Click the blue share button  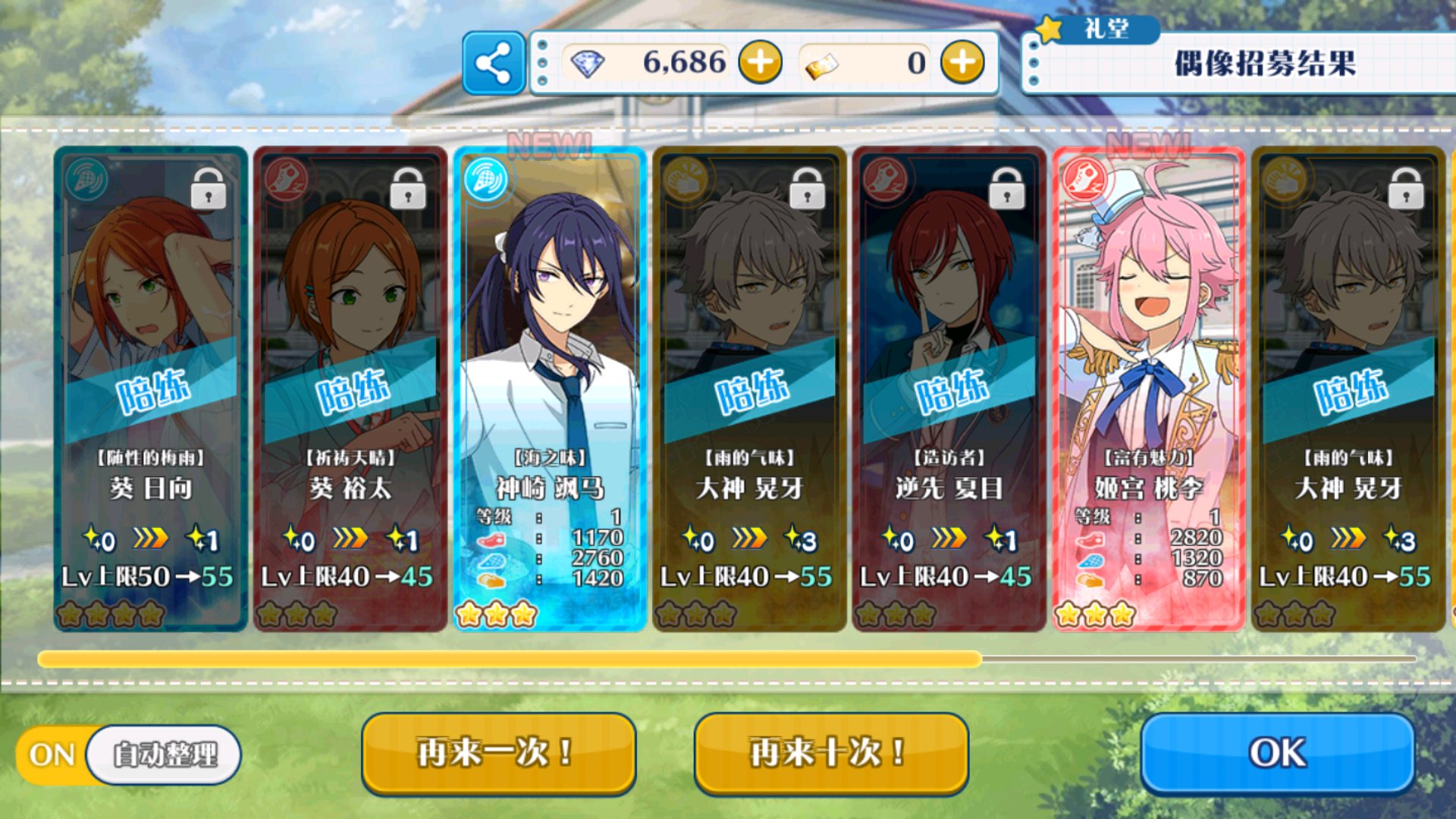click(494, 63)
